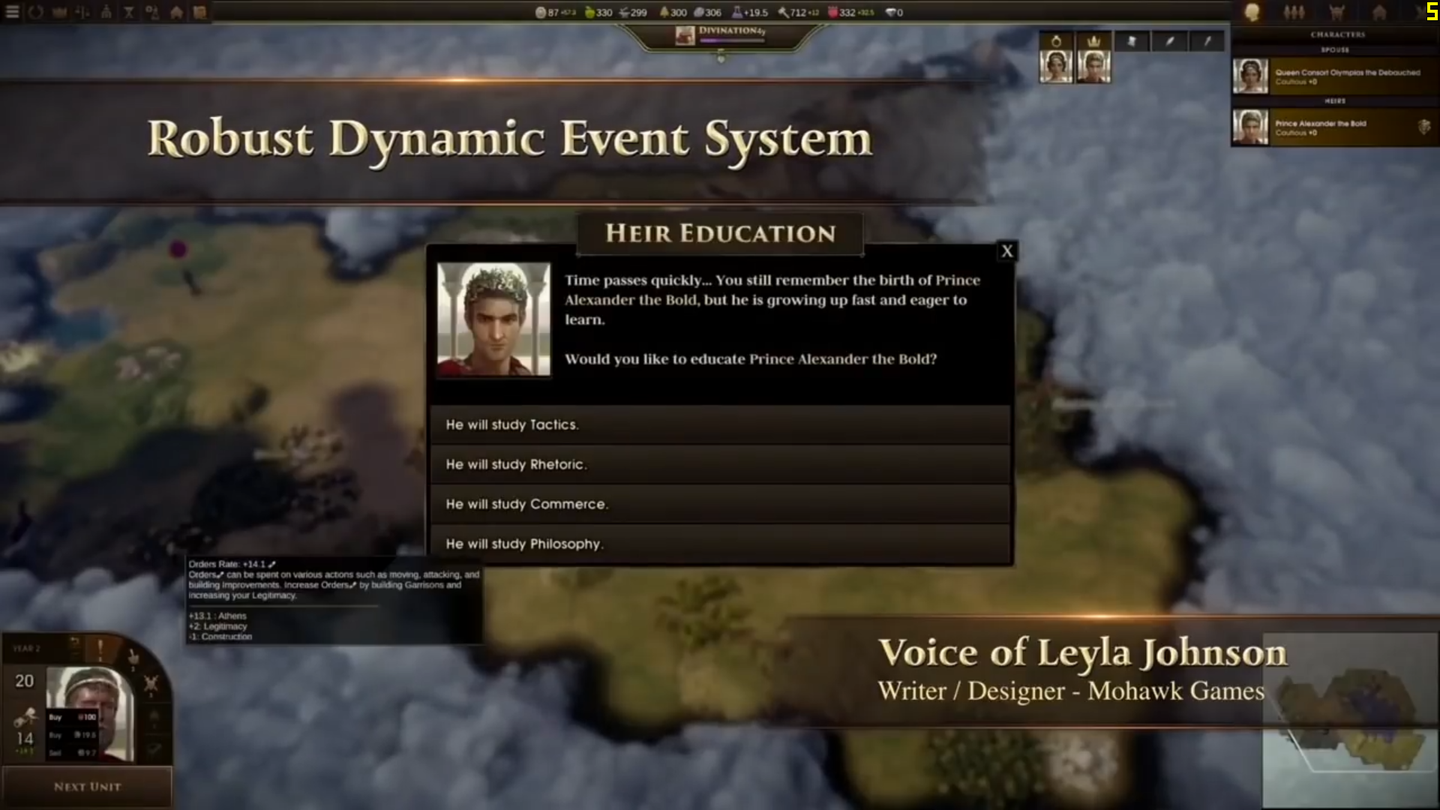Open the hamburger main menu

click(12, 12)
